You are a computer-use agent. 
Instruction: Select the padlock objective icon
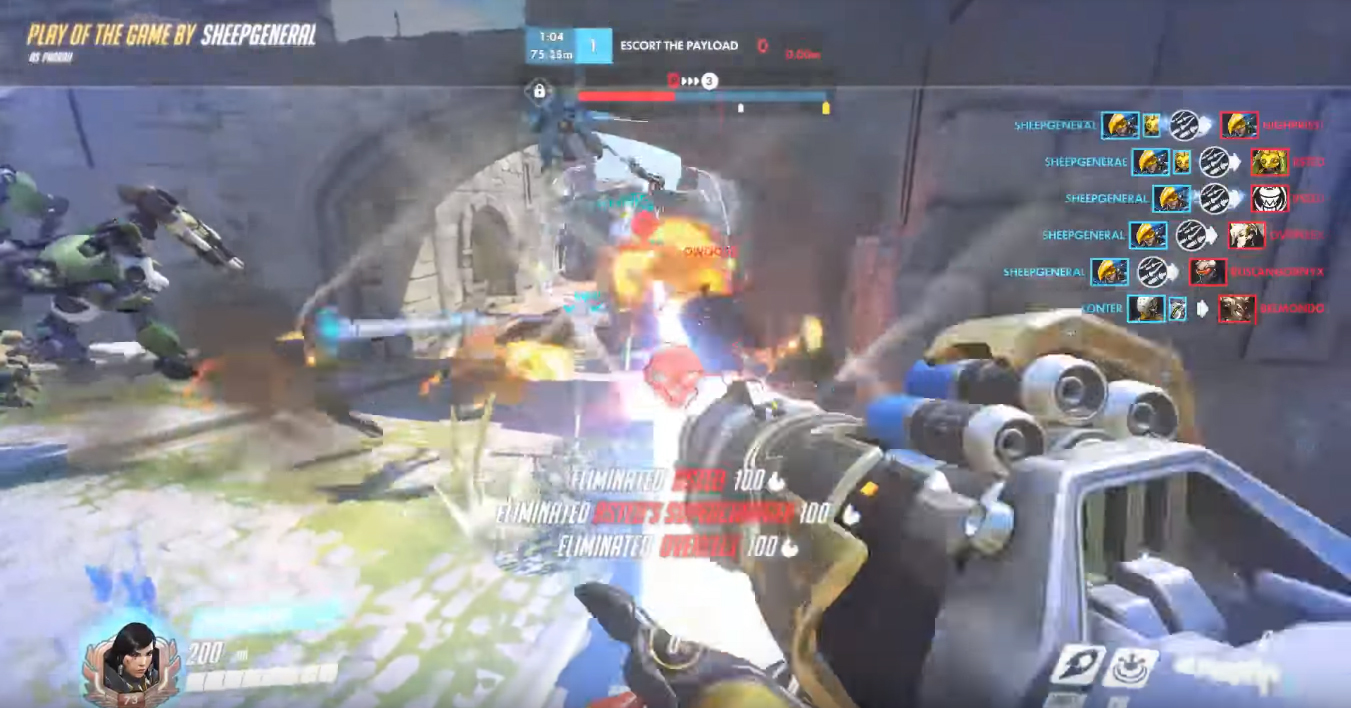point(539,92)
